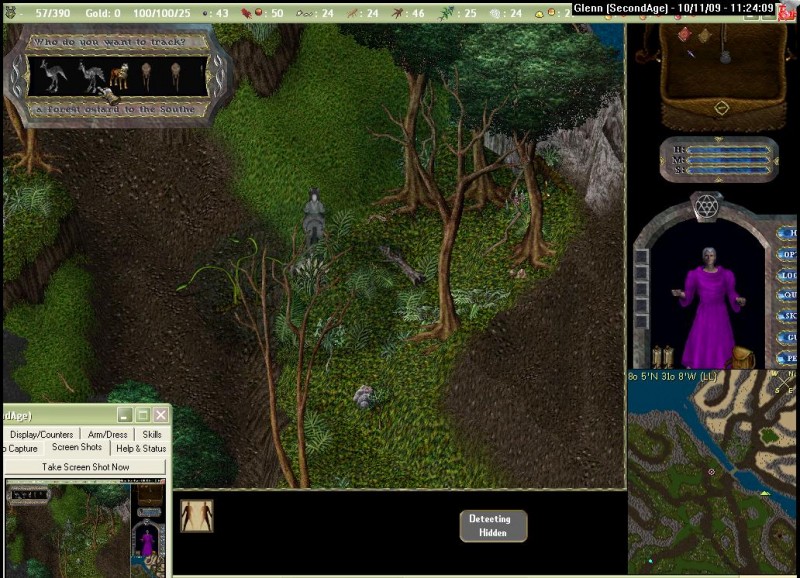The height and width of the screenshot is (578, 800).
Task: Close the assistant tool window
Action: (160, 414)
